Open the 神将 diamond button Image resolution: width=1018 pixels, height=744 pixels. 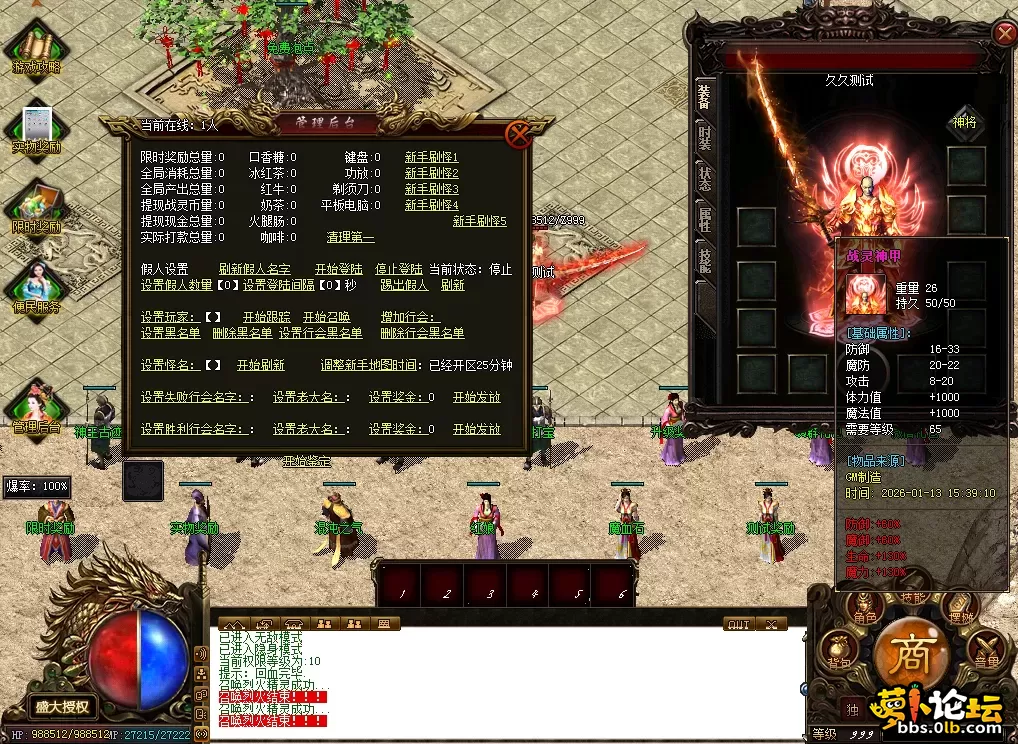click(966, 122)
